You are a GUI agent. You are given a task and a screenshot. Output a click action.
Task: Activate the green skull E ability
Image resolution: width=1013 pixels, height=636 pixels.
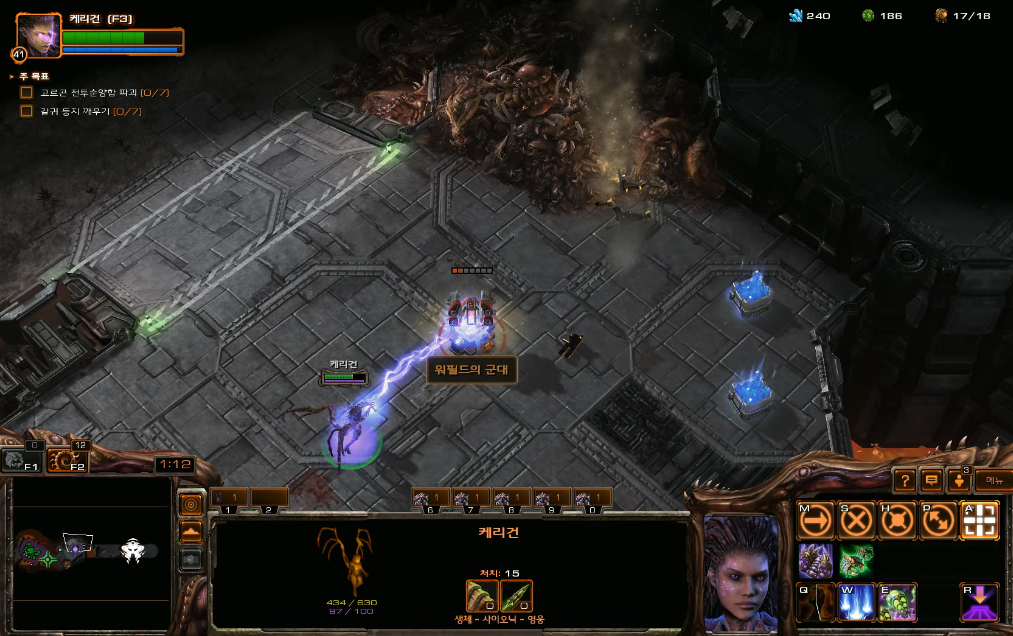[x=897, y=602]
